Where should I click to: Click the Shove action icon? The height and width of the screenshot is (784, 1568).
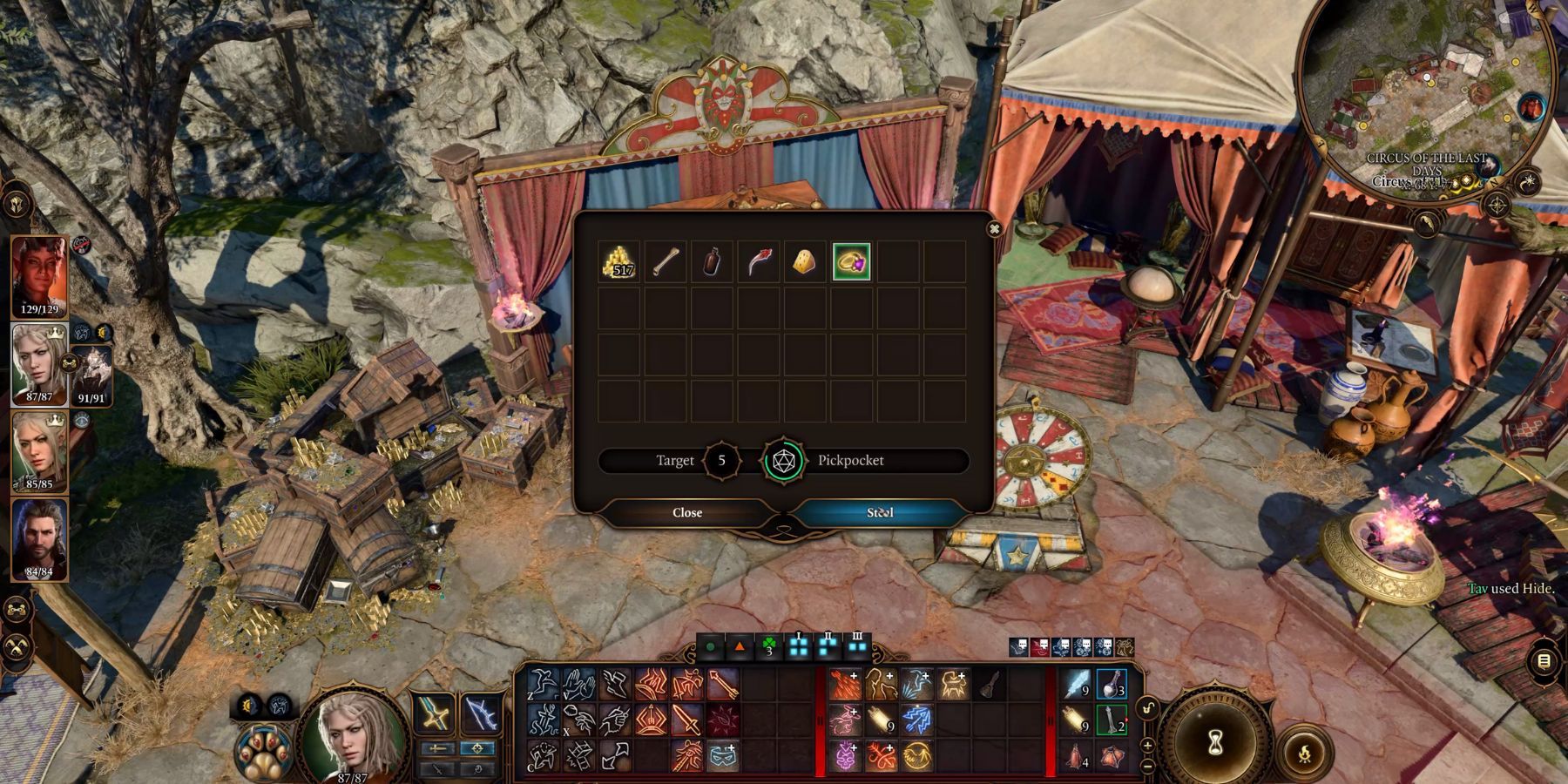[x=578, y=683]
